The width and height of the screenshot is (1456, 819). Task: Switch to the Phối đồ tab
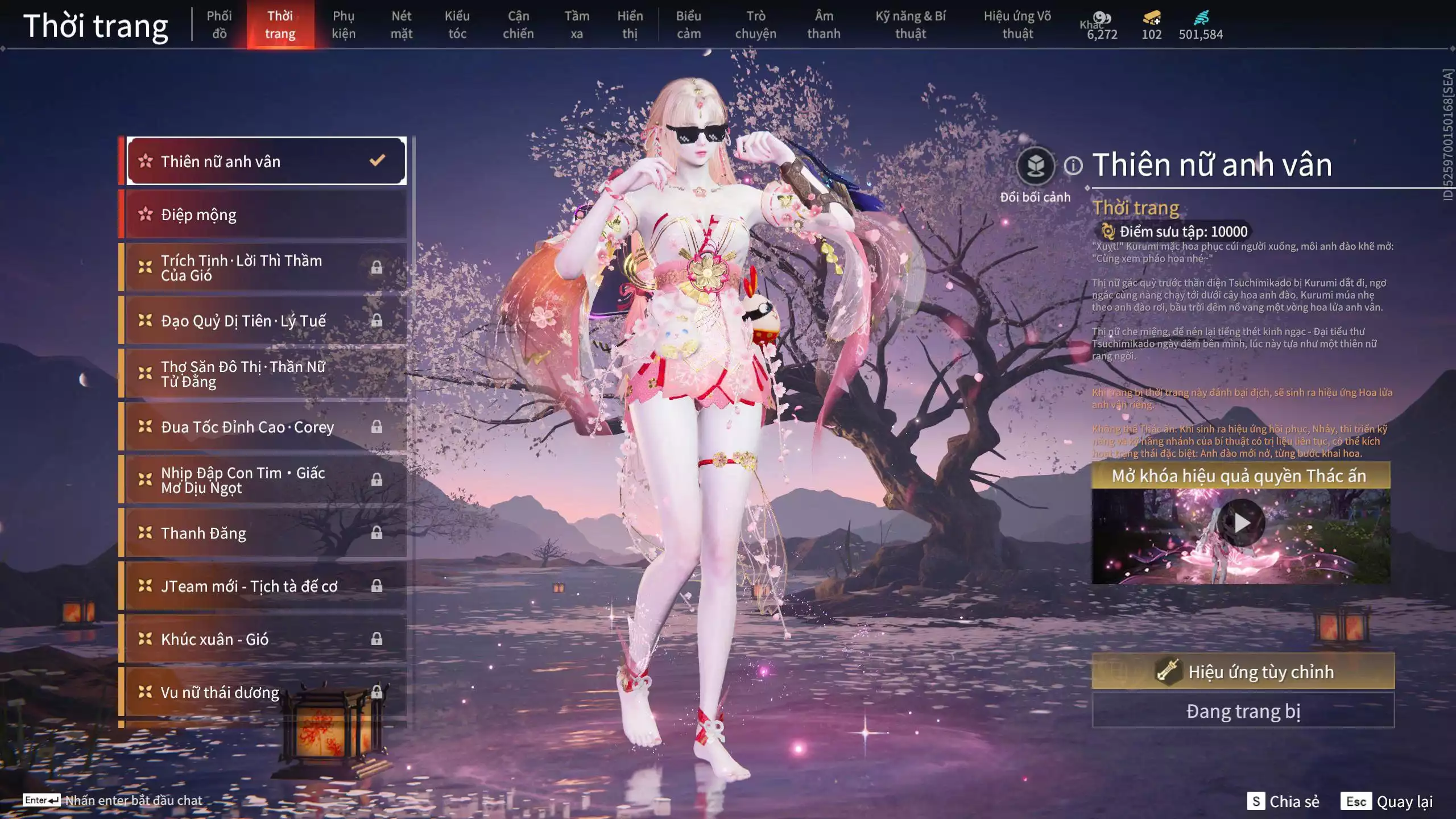pyautogui.click(x=219, y=24)
